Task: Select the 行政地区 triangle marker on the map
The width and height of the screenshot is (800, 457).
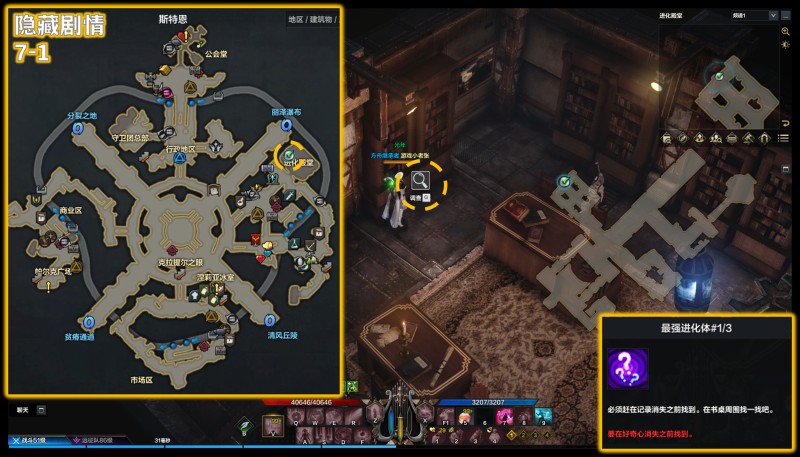Action: 179,158
